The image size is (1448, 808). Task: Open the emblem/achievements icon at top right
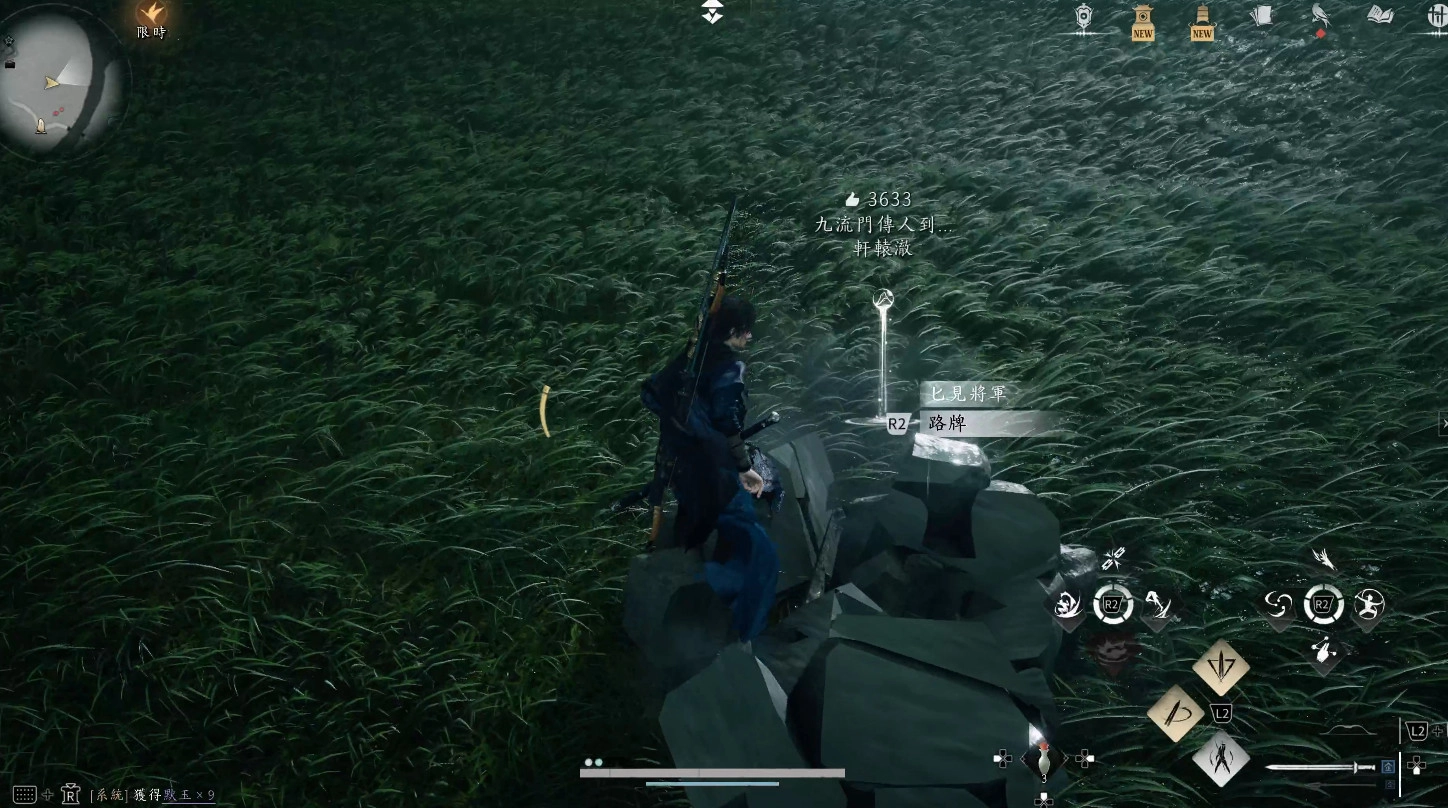click(x=1084, y=16)
